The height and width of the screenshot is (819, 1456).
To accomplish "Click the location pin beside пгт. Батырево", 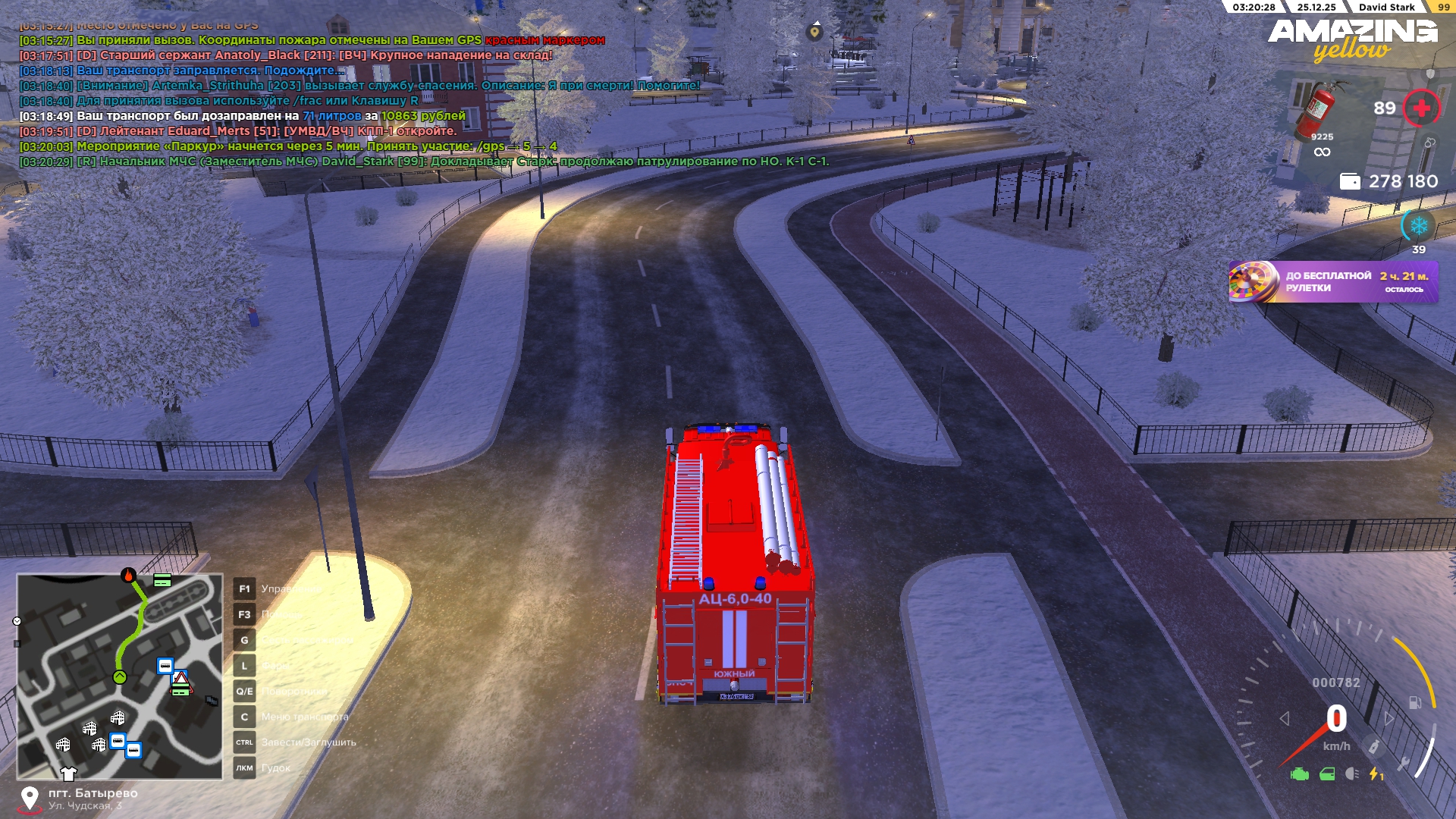I will tap(30, 798).
